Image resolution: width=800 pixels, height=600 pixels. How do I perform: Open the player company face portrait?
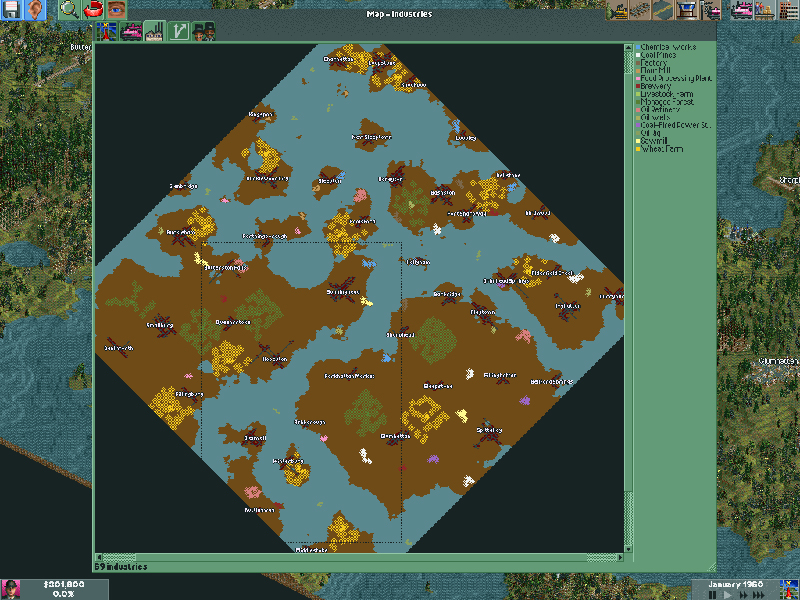click(11, 588)
